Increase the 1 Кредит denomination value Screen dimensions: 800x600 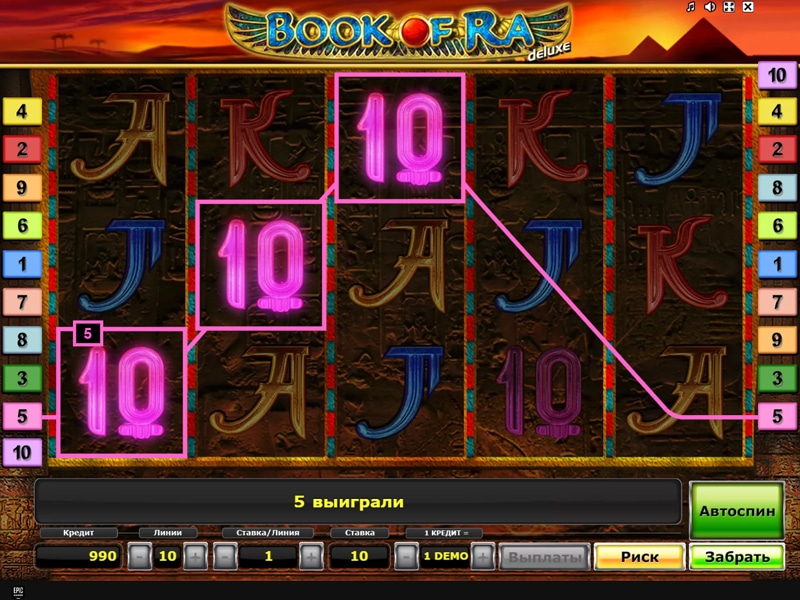coord(483,556)
